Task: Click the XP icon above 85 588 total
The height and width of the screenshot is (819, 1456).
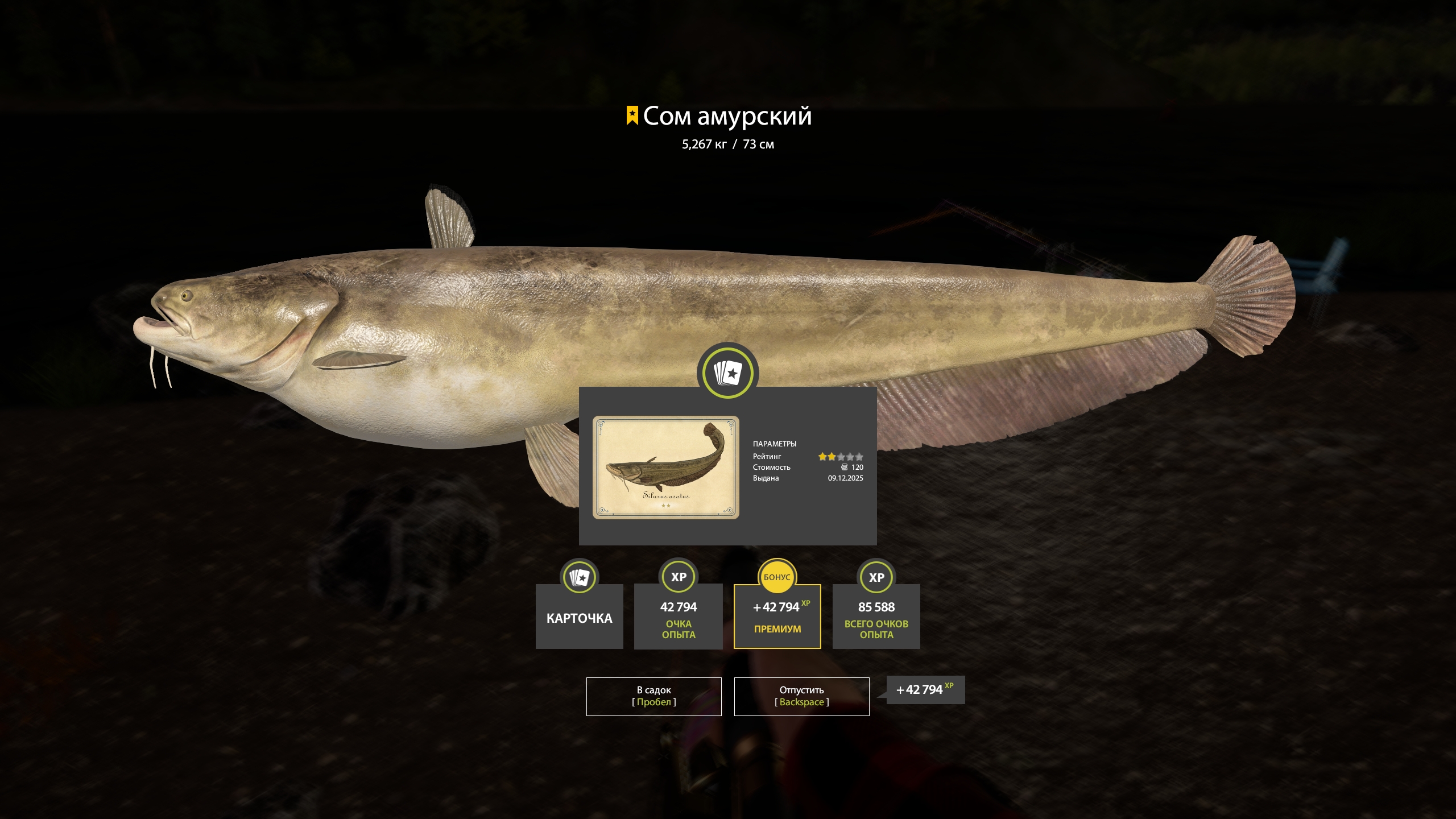Action: click(876, 577)
